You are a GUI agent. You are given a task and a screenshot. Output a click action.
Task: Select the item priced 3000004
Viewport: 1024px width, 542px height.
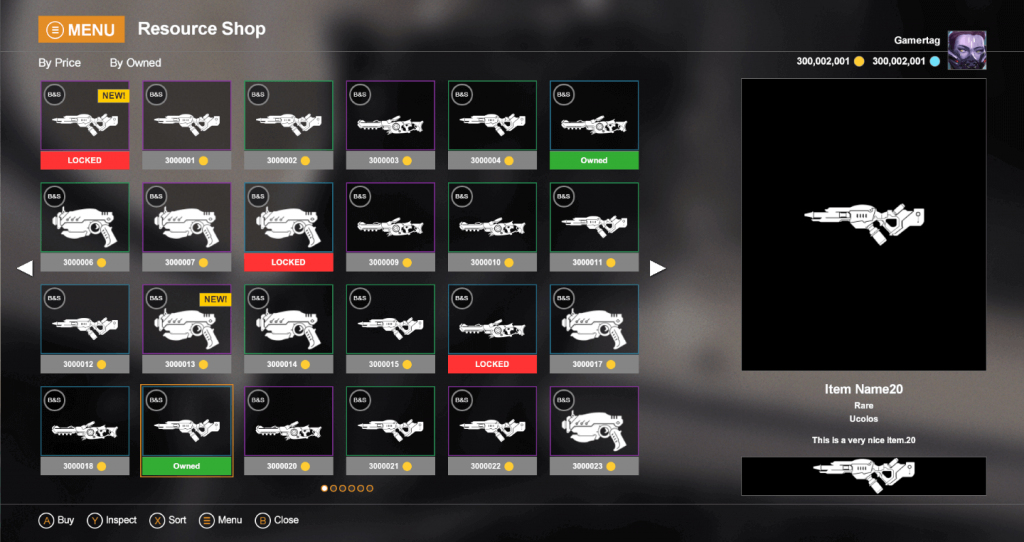pos(492,118)
